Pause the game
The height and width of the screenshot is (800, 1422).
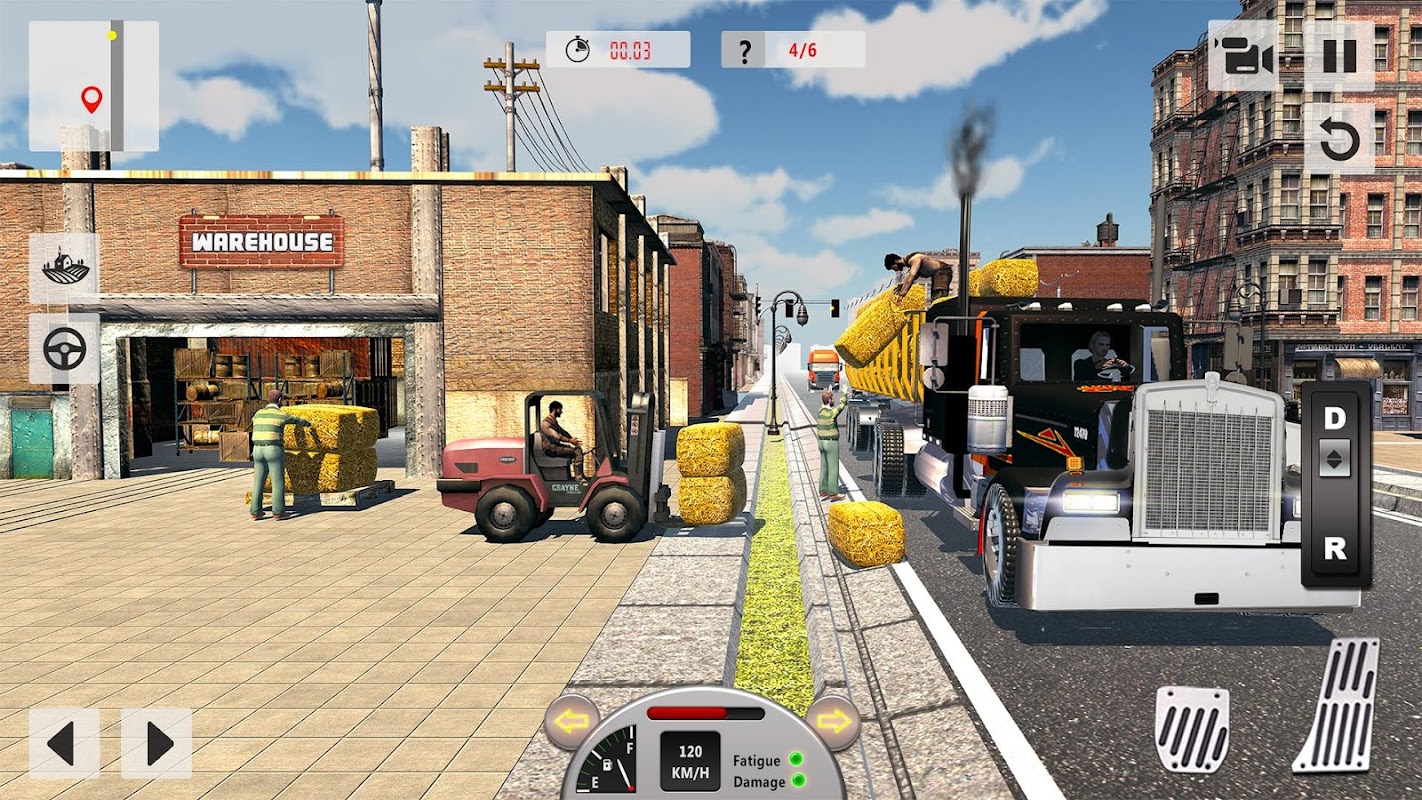(1339, 56)
